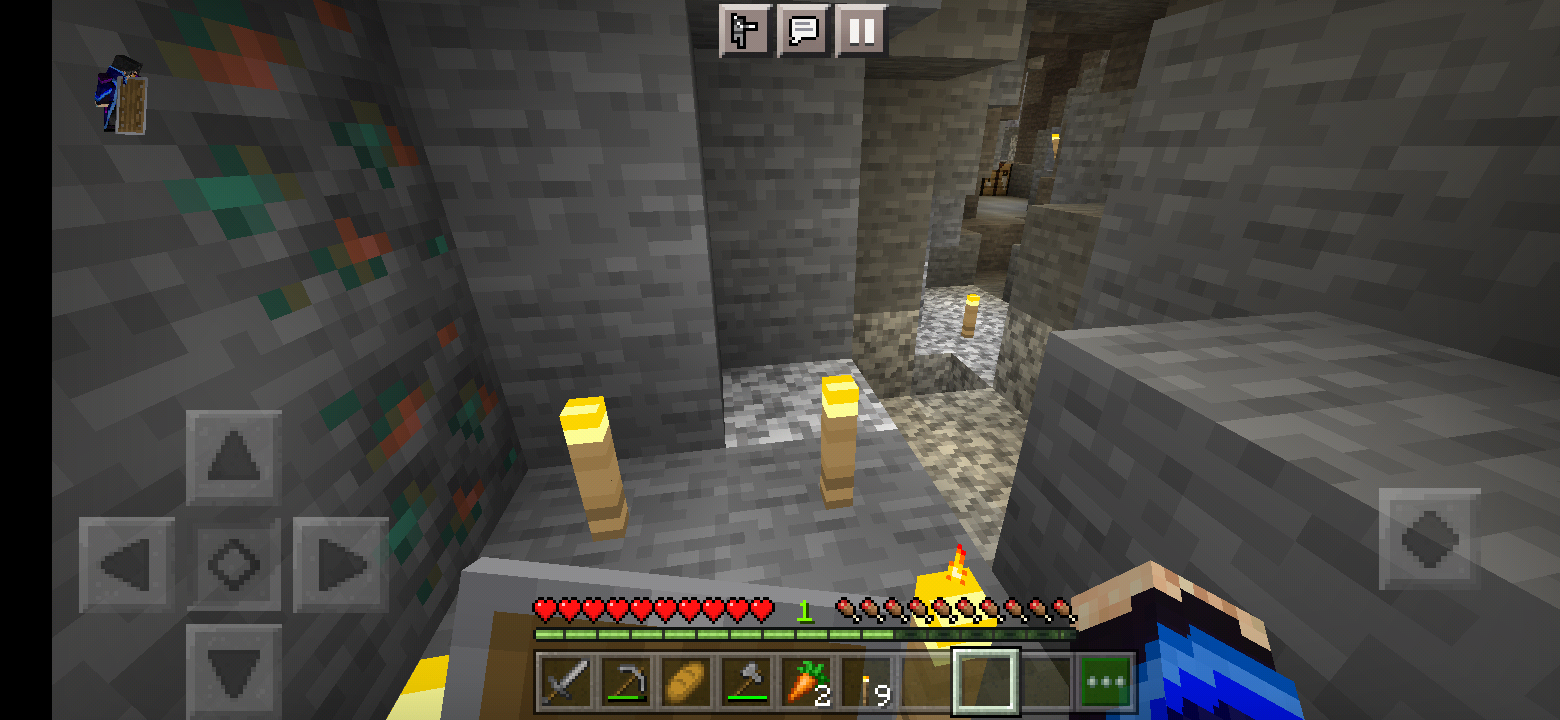Open inventory with the three-dots button
This screenshot has width=1560, height=720.
pos(1106,683)
